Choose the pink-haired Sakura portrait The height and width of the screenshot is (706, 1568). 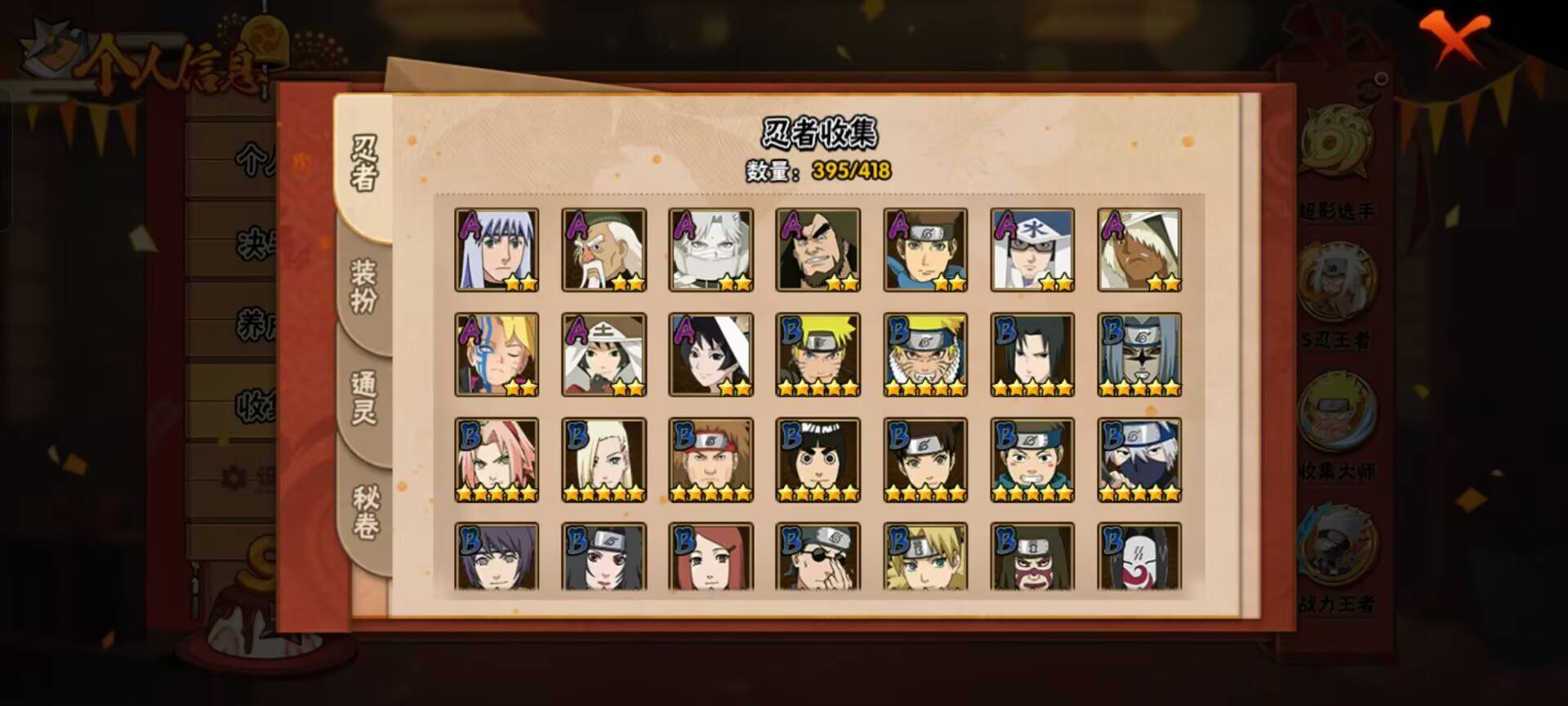coord(497,459)
